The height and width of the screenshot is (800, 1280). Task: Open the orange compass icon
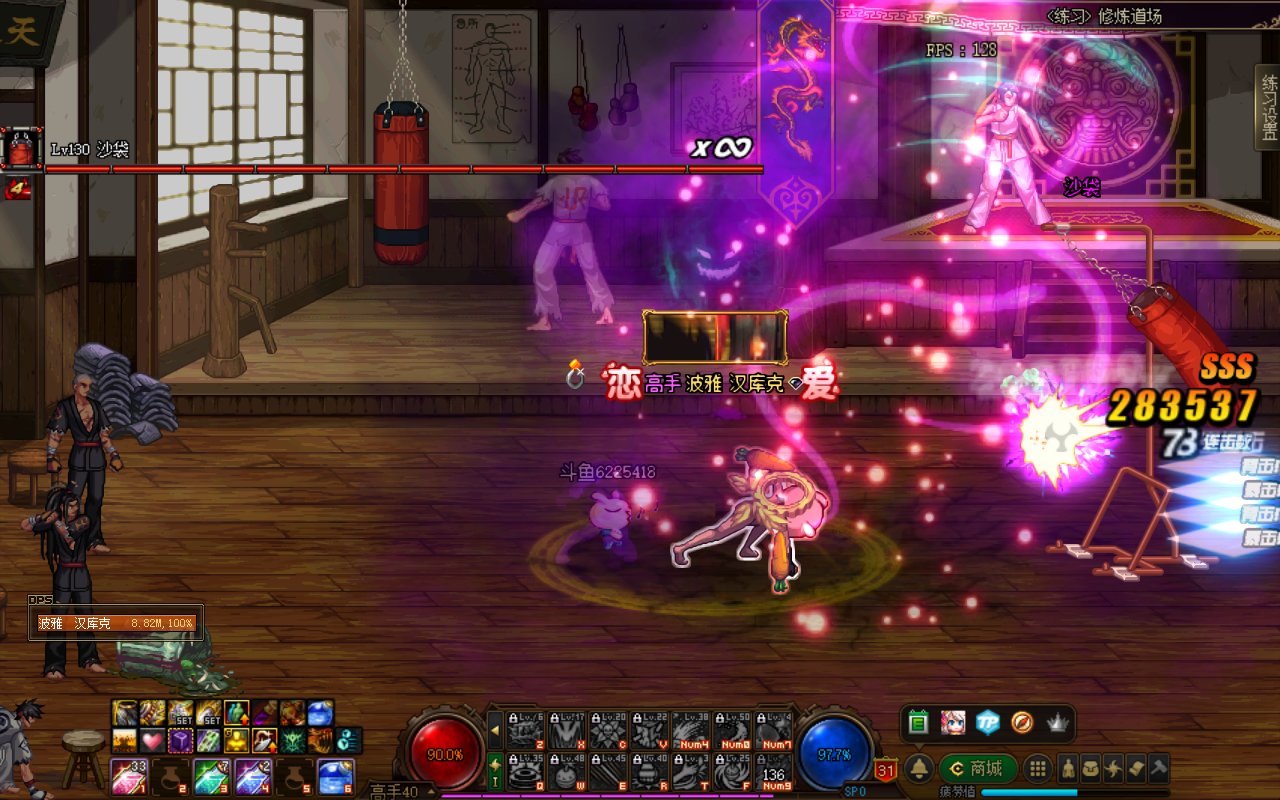click(x=1022, y=722)
